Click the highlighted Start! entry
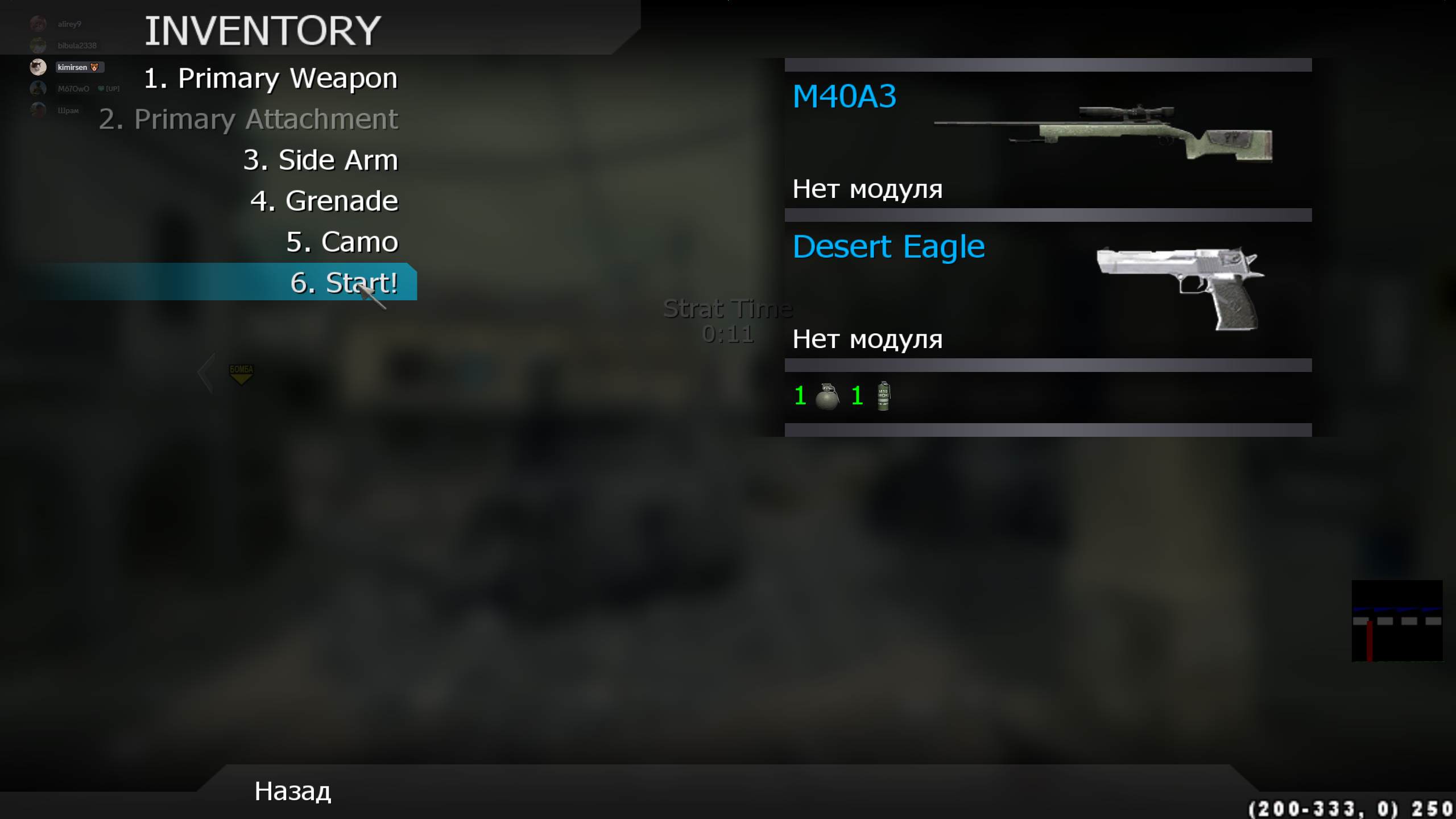The width and height of the screenshot is (1456, 819). [344, 283]
